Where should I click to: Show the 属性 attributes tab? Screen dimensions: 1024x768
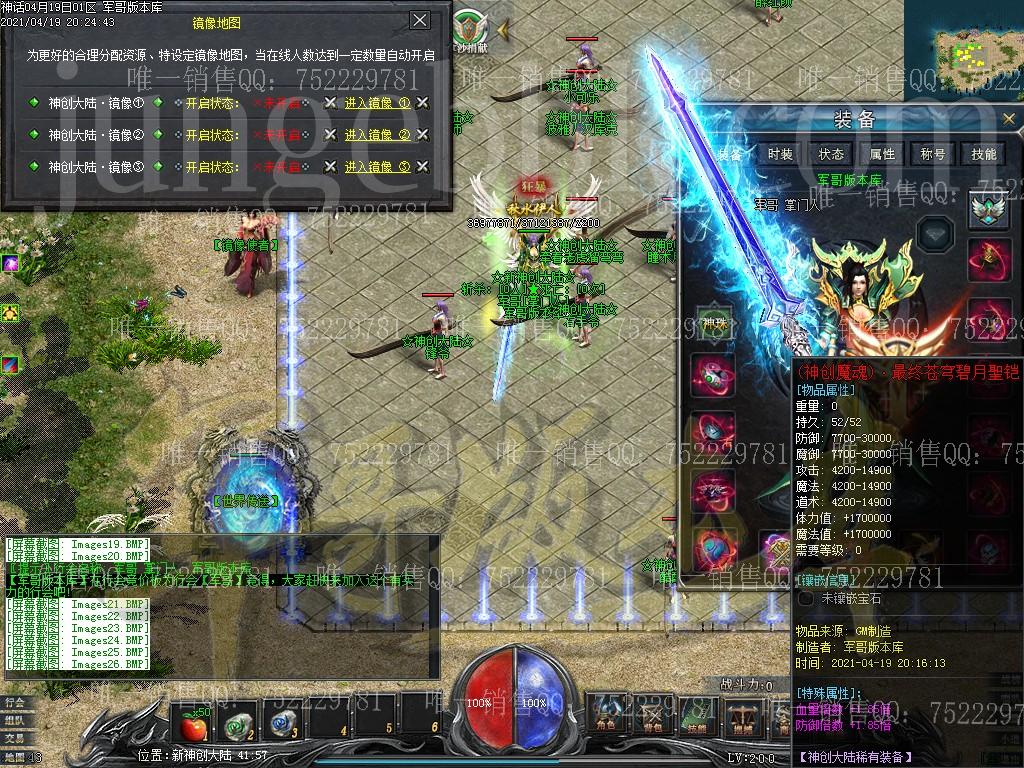(882, 154)
